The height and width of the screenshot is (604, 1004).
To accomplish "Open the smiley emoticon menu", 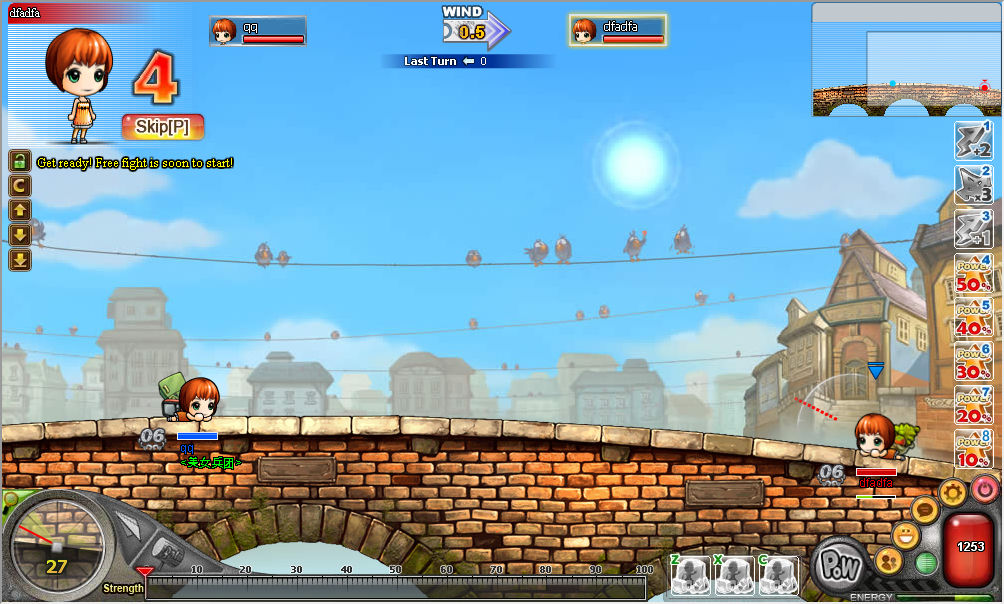I will tap(906, 536).
